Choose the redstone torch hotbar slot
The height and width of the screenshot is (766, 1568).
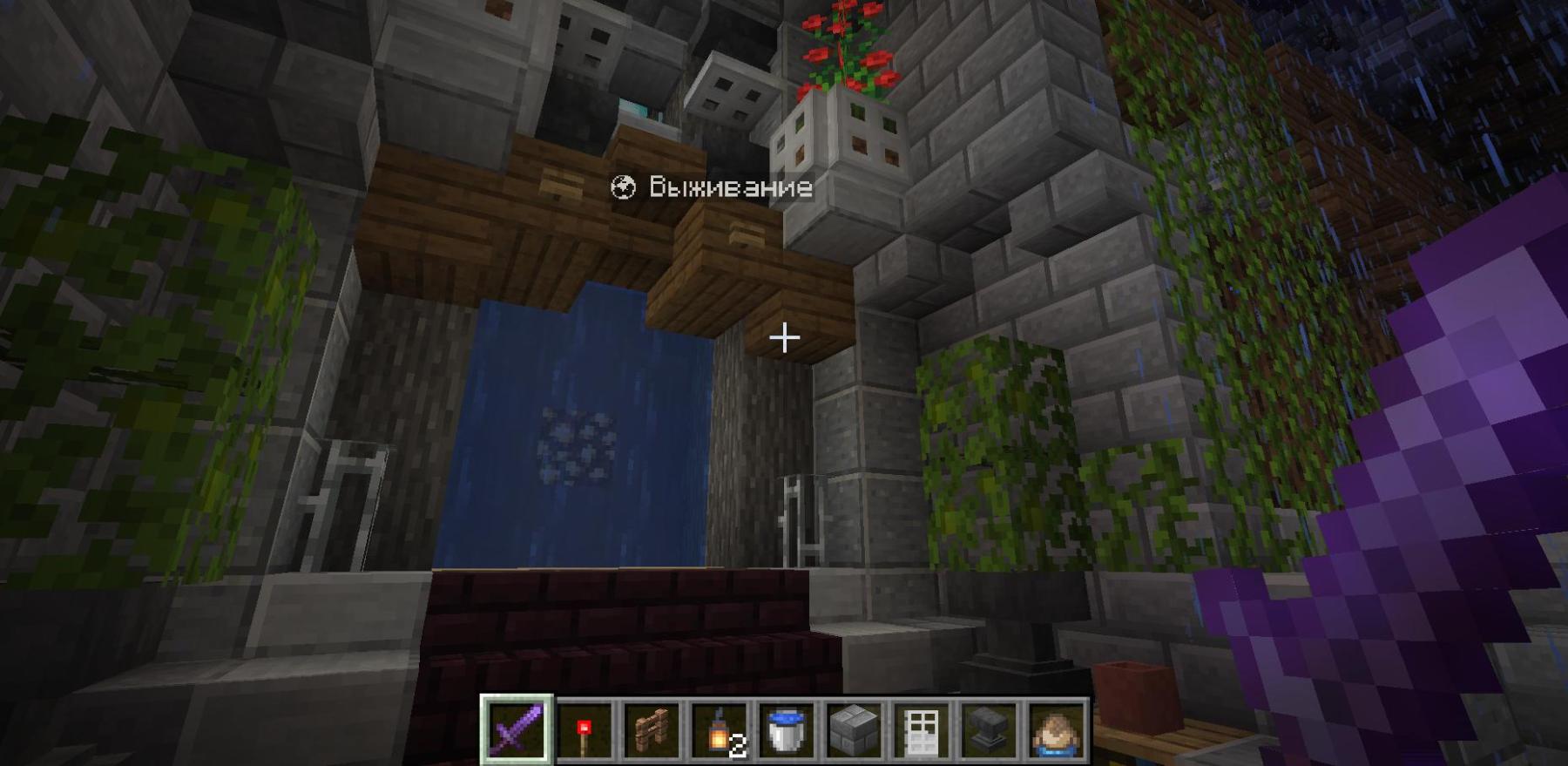[x=584, y=730]
